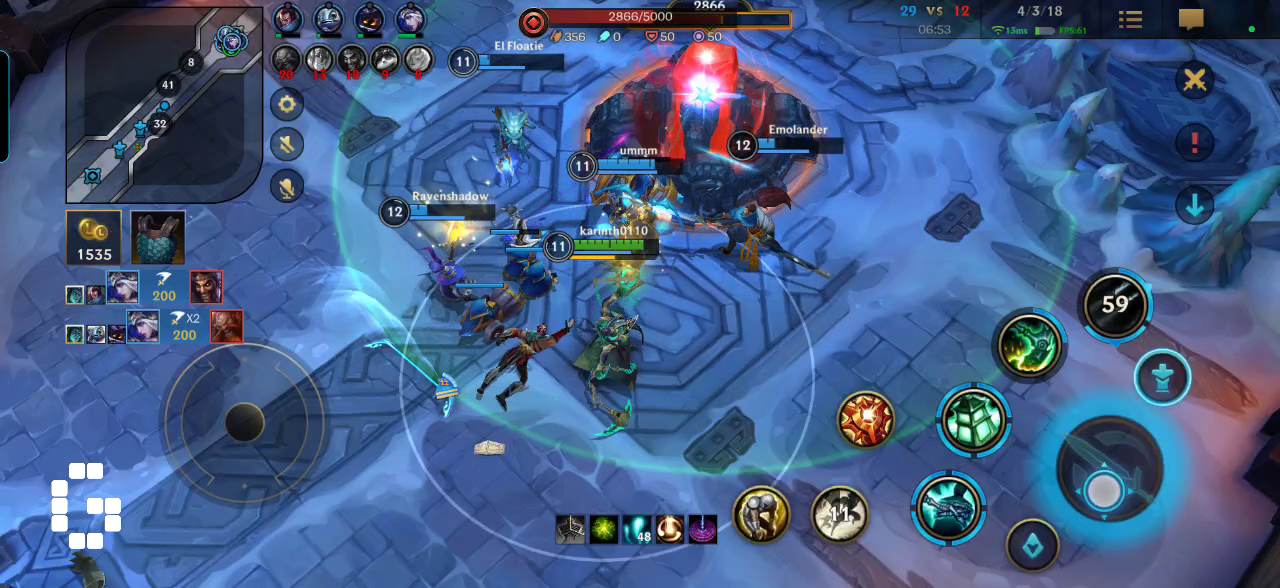This screenshot has height=588, width=1280.
Task: Cast the orange fiery summoner spell
Action: [866, 419]
